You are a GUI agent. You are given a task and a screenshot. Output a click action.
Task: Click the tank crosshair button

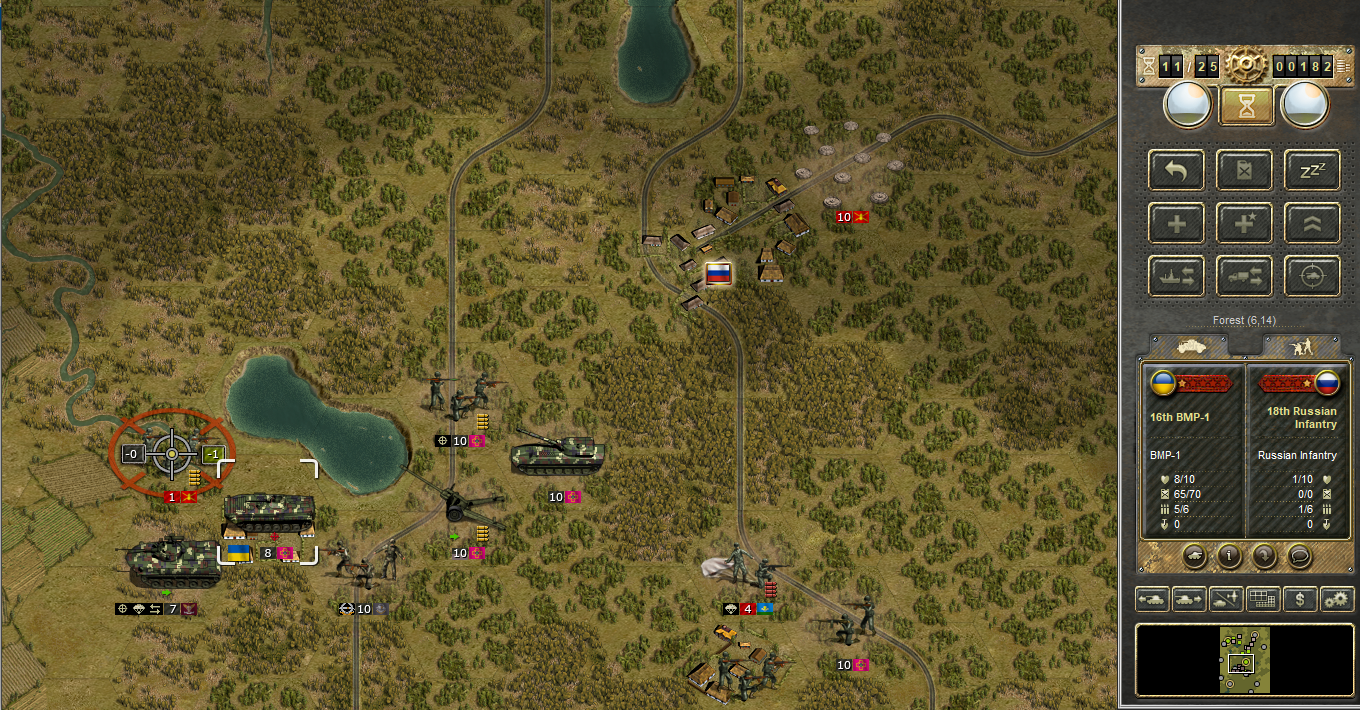click(x=1312, y=276)
